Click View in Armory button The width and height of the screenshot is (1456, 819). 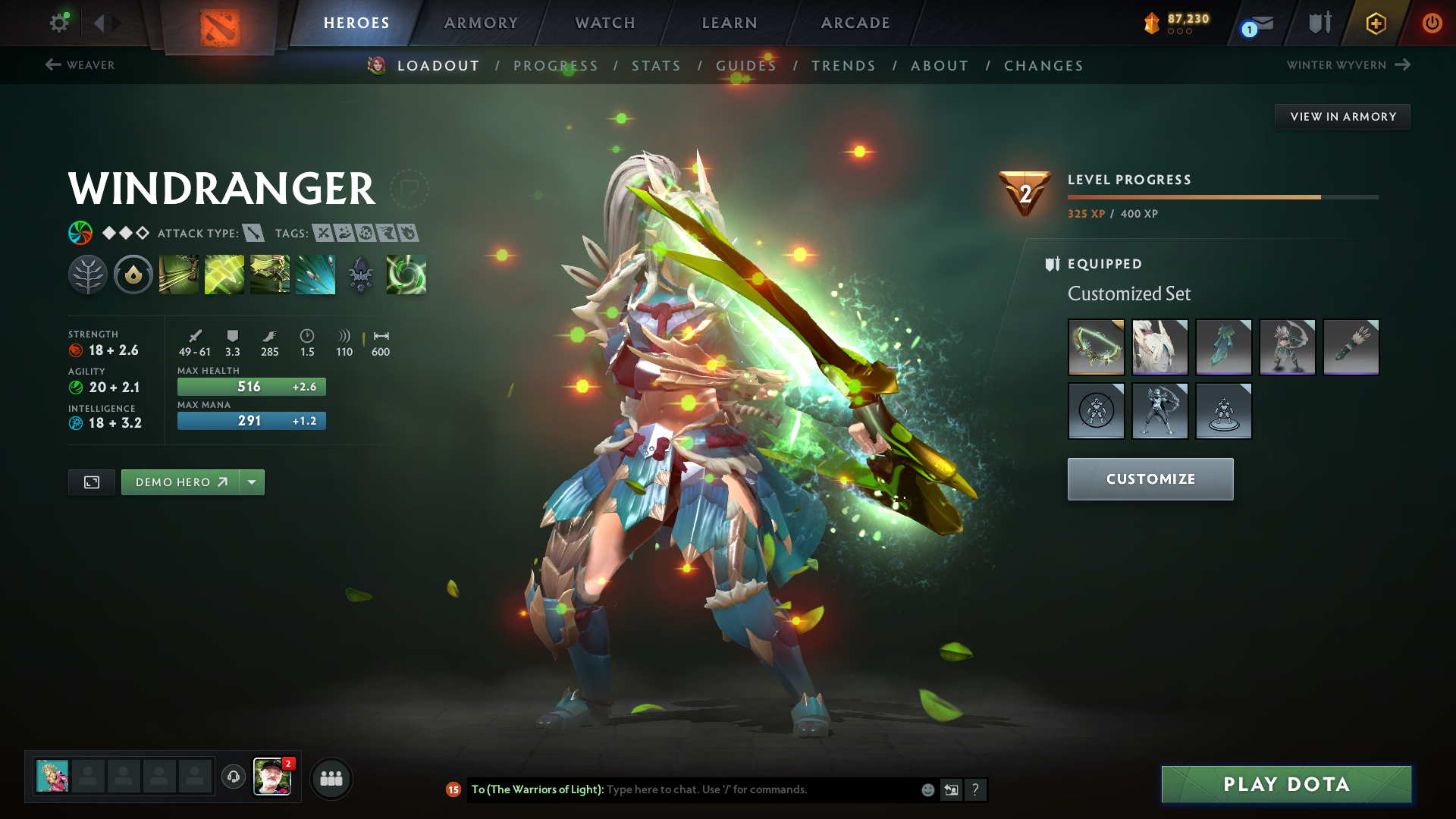click(x=1342, y=117)
